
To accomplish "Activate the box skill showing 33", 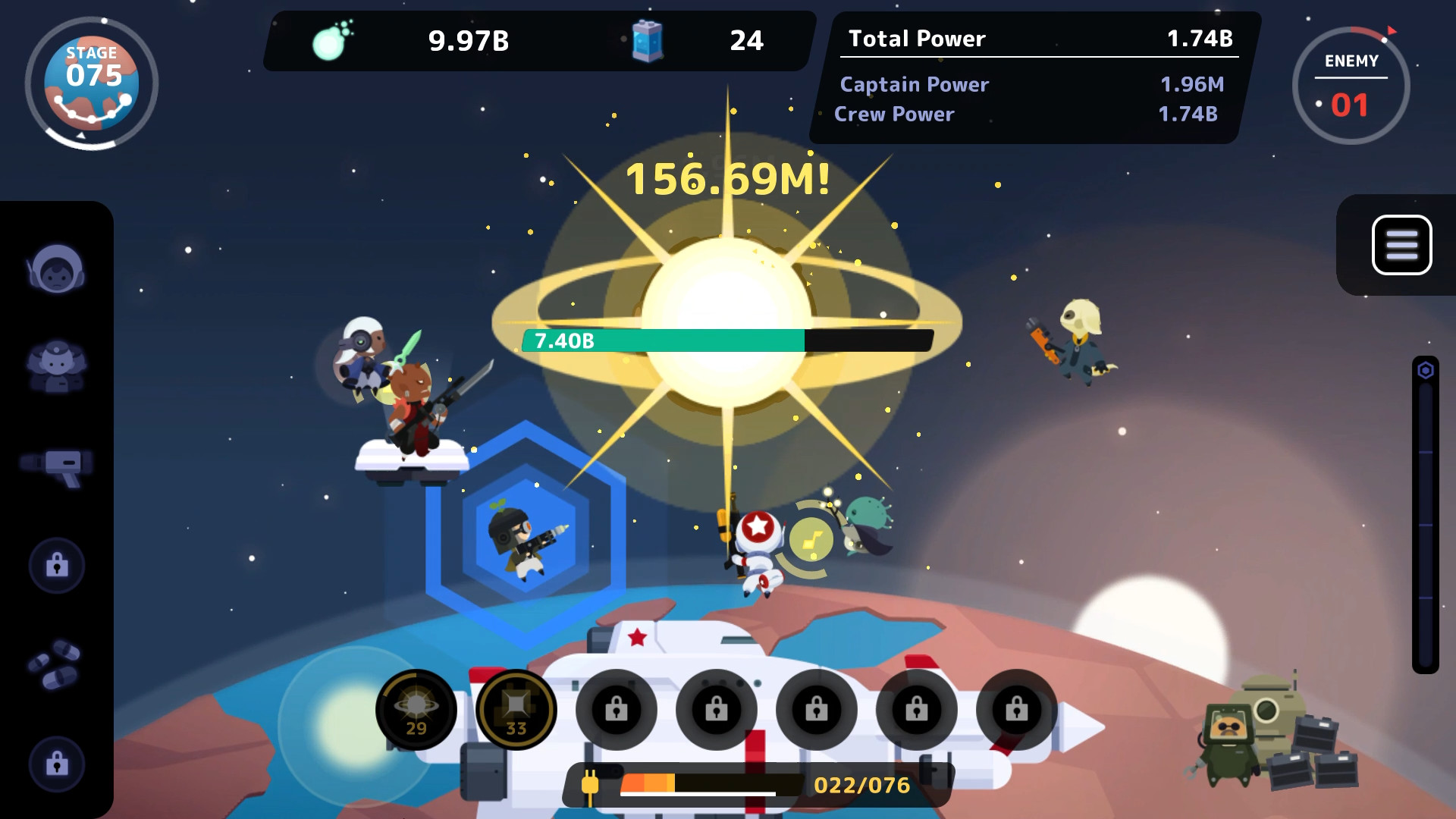I will click(x=516, y=709).
